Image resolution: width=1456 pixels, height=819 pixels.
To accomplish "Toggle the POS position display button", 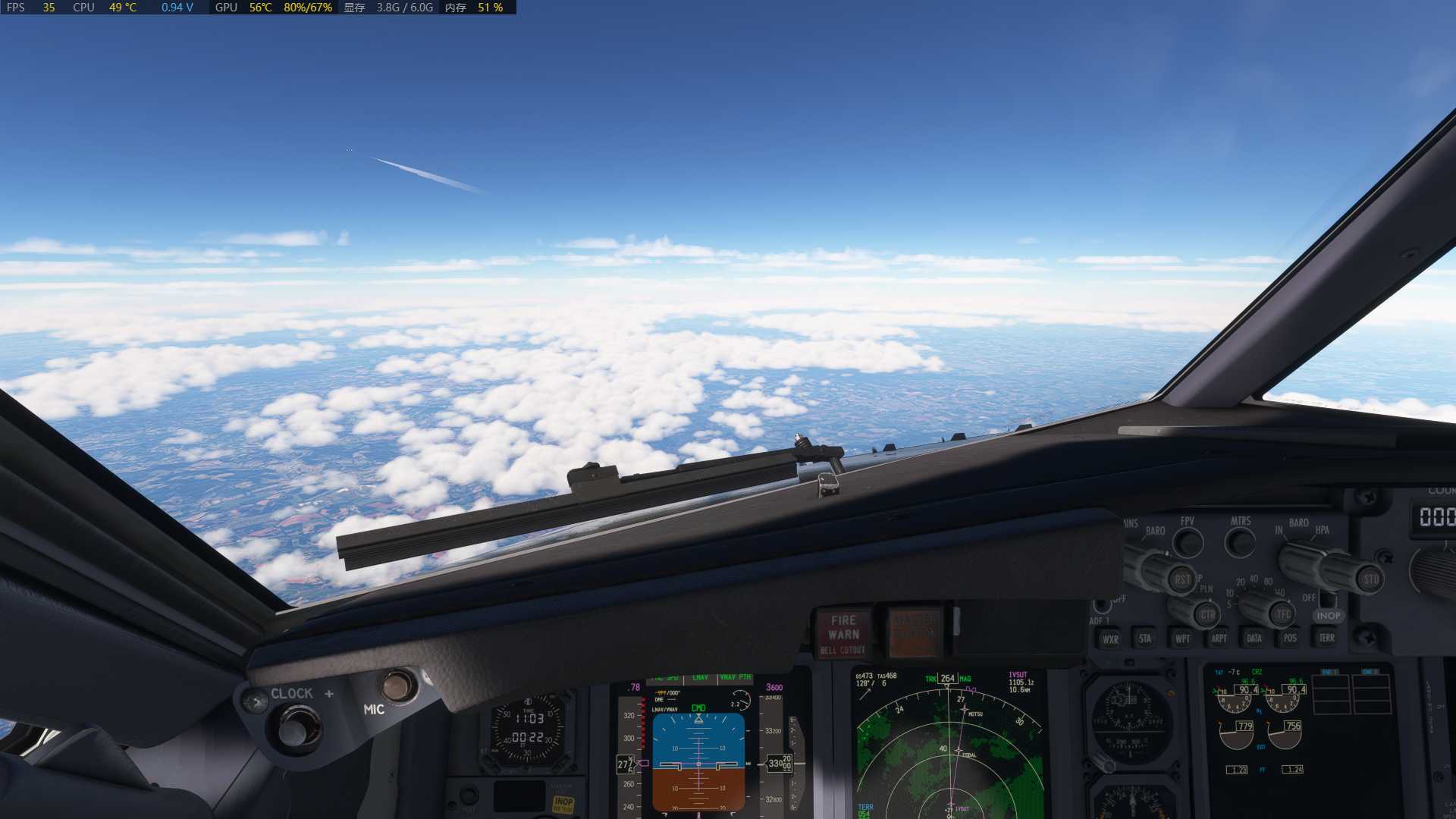I will click(1290, 639).
